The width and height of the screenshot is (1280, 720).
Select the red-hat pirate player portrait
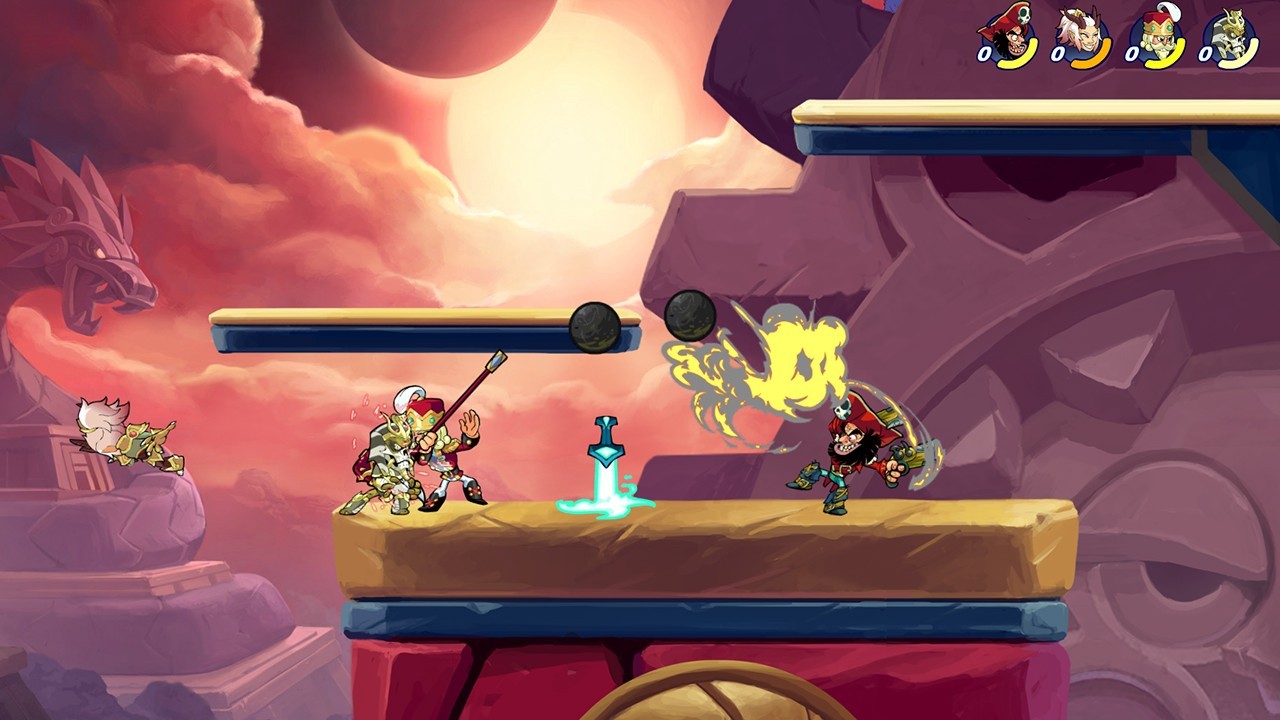pos(1012,38)
